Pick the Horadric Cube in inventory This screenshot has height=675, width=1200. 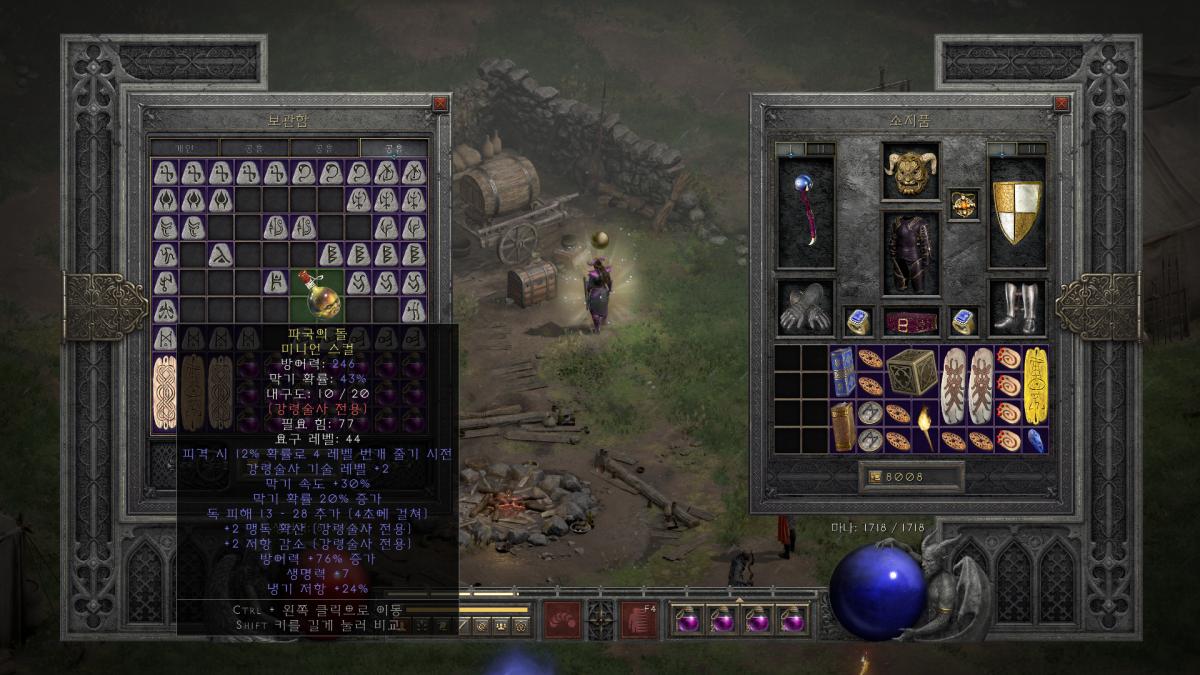[x=911, y=371]
